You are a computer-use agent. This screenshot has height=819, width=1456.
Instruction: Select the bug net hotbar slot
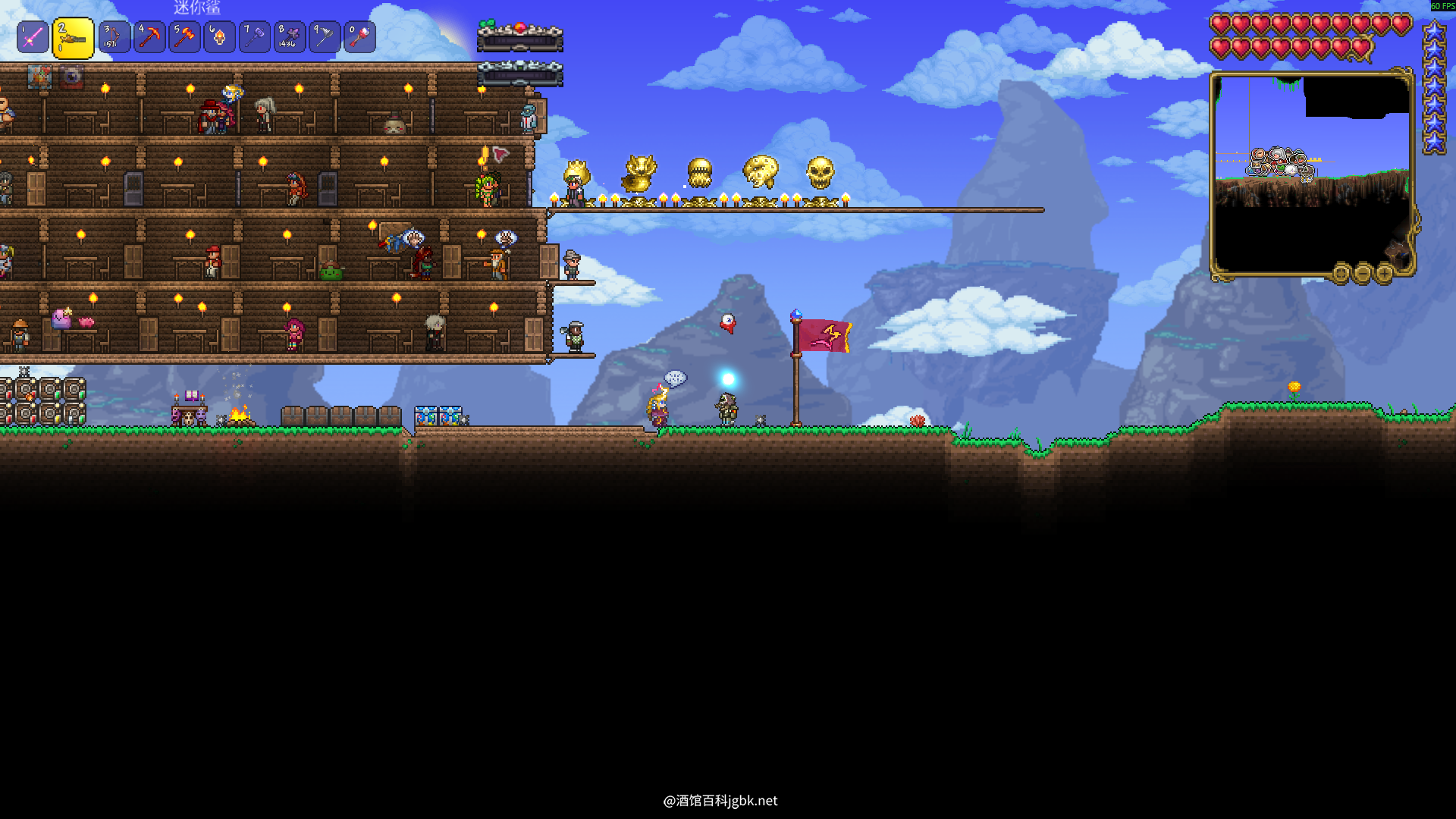(325, 37)
